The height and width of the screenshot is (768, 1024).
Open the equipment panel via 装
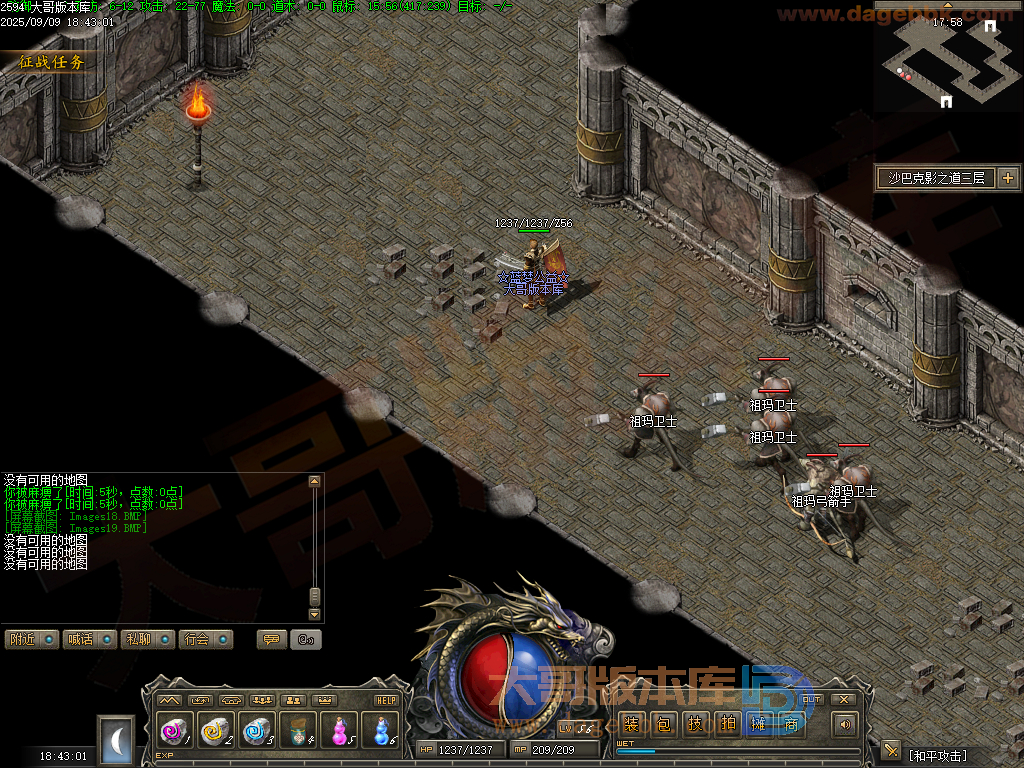point(631,724)
